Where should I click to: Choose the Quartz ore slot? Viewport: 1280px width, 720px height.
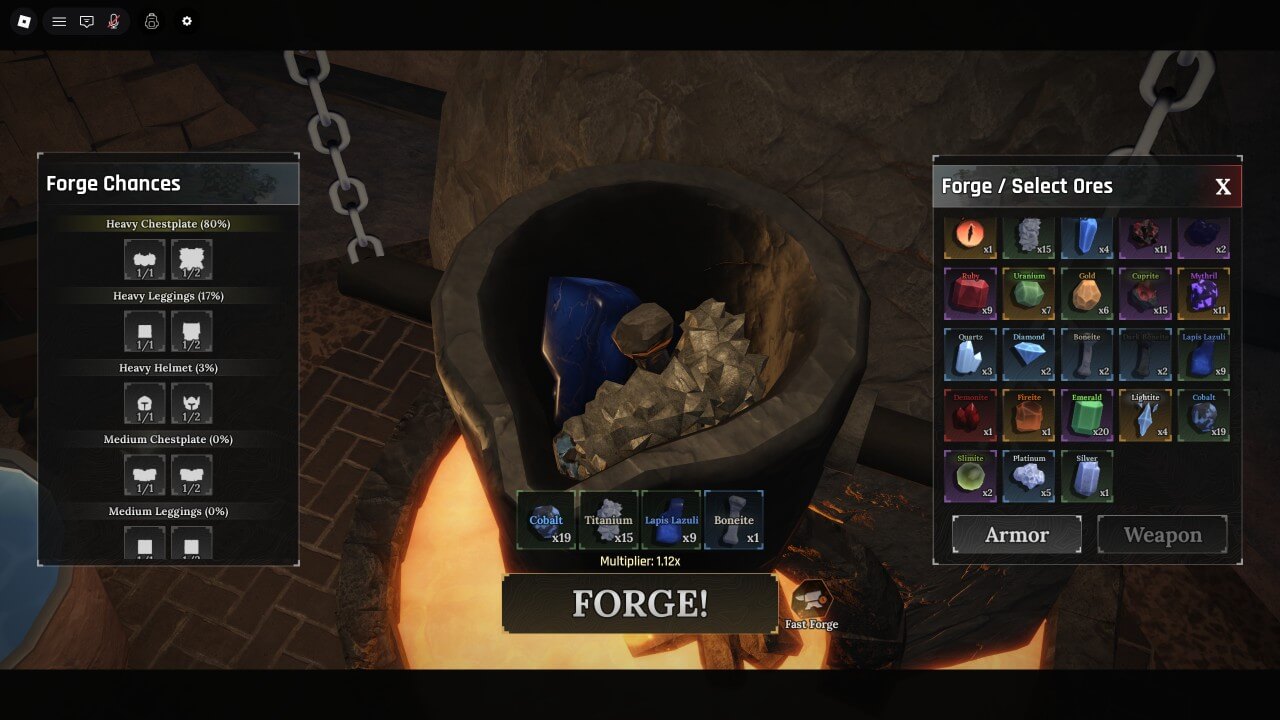pyautogui.click(x=970, y=355)
